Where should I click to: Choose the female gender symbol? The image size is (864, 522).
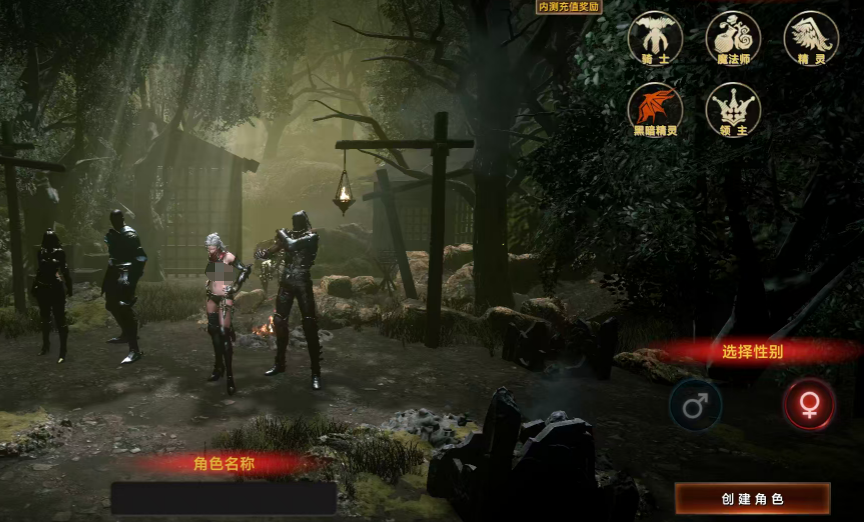click(809, 404)
